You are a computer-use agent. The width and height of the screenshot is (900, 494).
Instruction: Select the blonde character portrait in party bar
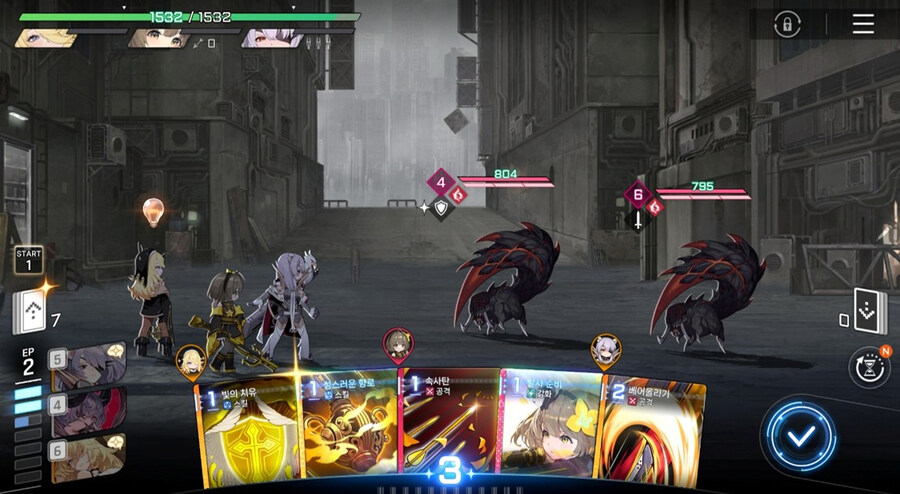[46, 38]
